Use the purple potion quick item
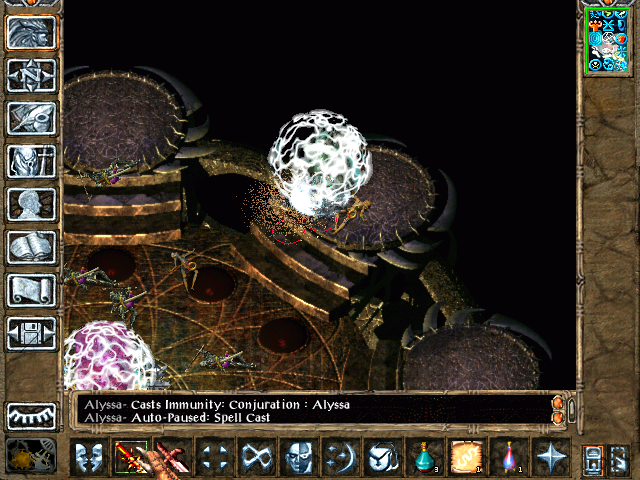The height and width of the screenshot is (480, 640). click(x=510, y=458)
